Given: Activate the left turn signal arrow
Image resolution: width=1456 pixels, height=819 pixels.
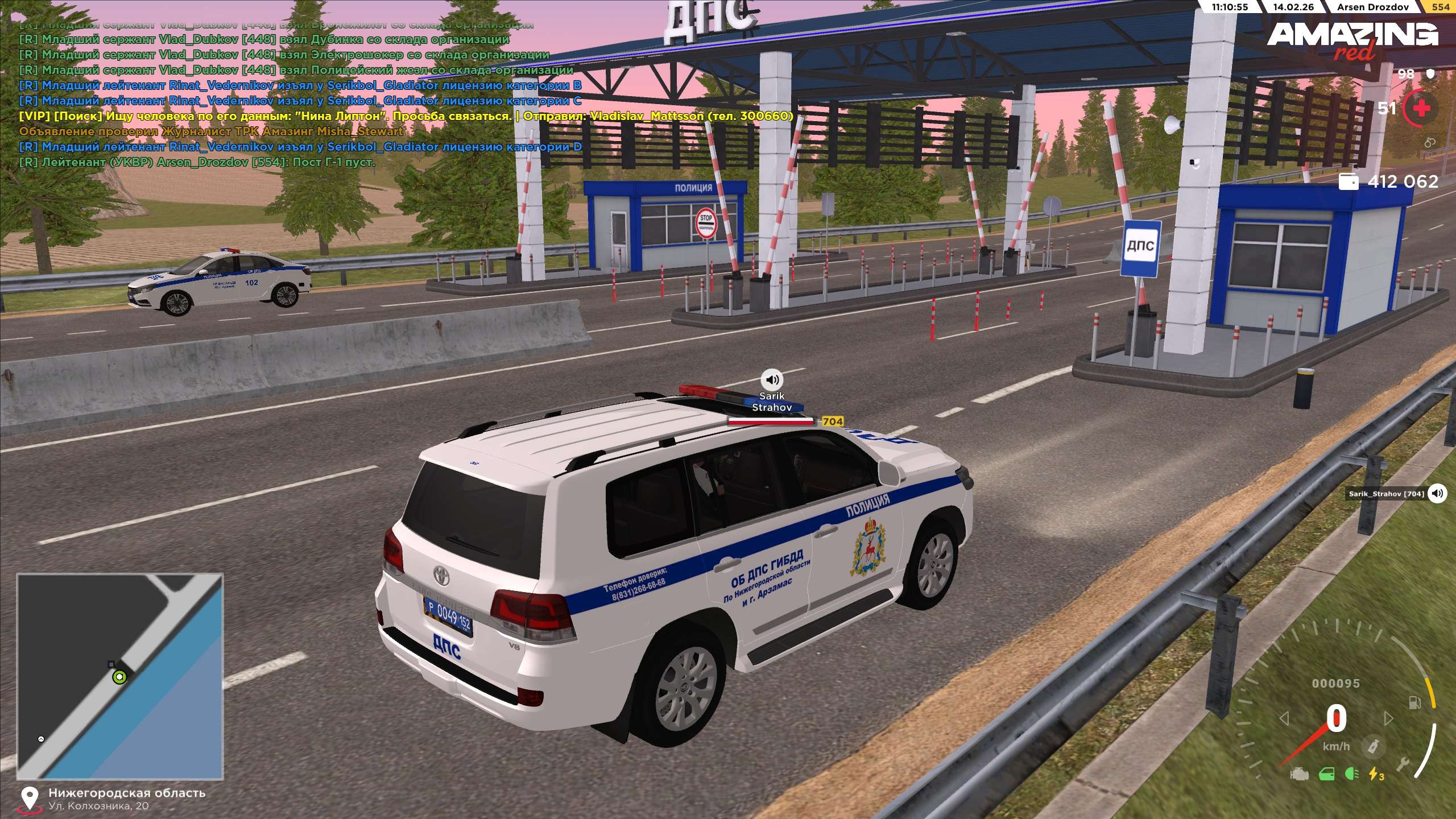Looking at the screenshot, I should pos(1284,719).
